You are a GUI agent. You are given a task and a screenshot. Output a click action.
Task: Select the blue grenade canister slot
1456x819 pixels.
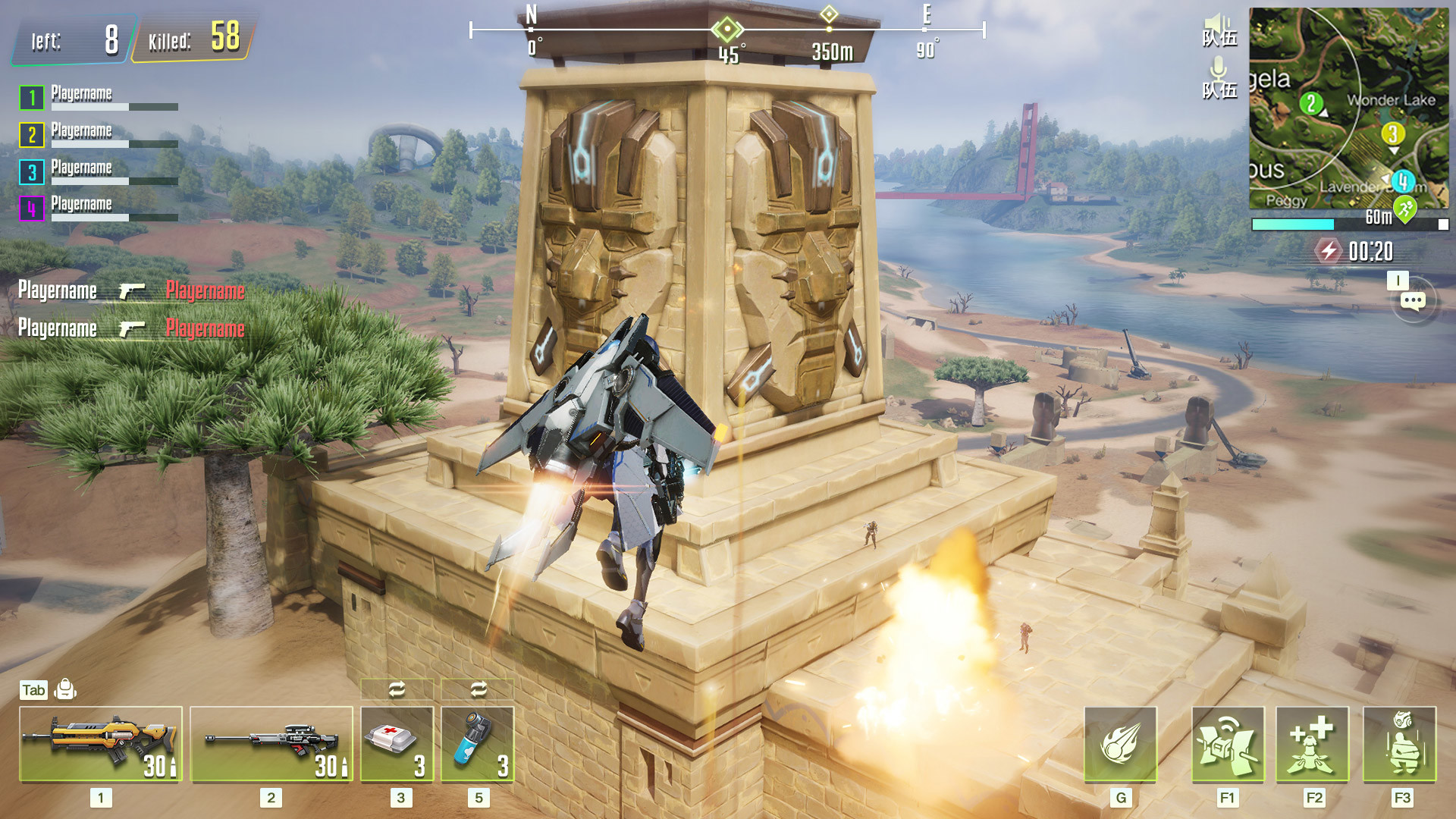click(478, 744)
